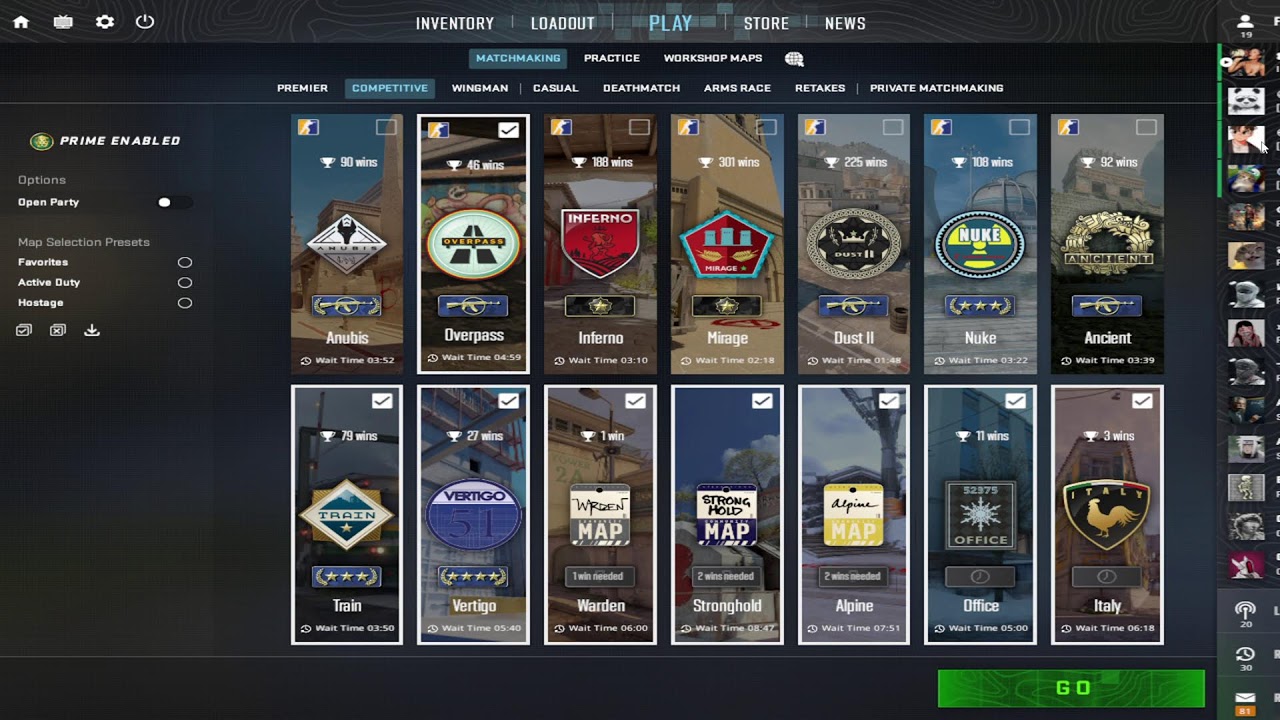Open the Workshop Maps tab
Viewport: 1280px width, 720px height.
tap(712, 58)
